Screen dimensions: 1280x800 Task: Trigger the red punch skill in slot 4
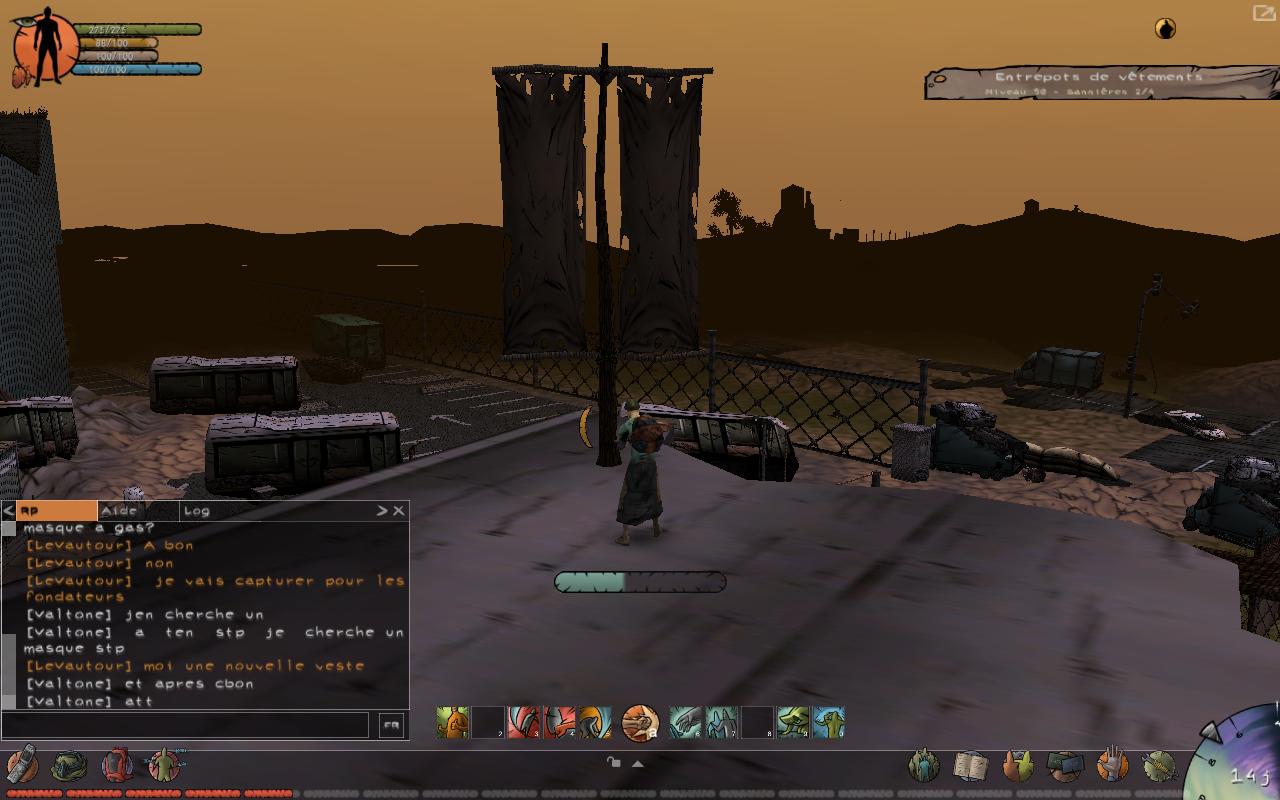[559, 722]
